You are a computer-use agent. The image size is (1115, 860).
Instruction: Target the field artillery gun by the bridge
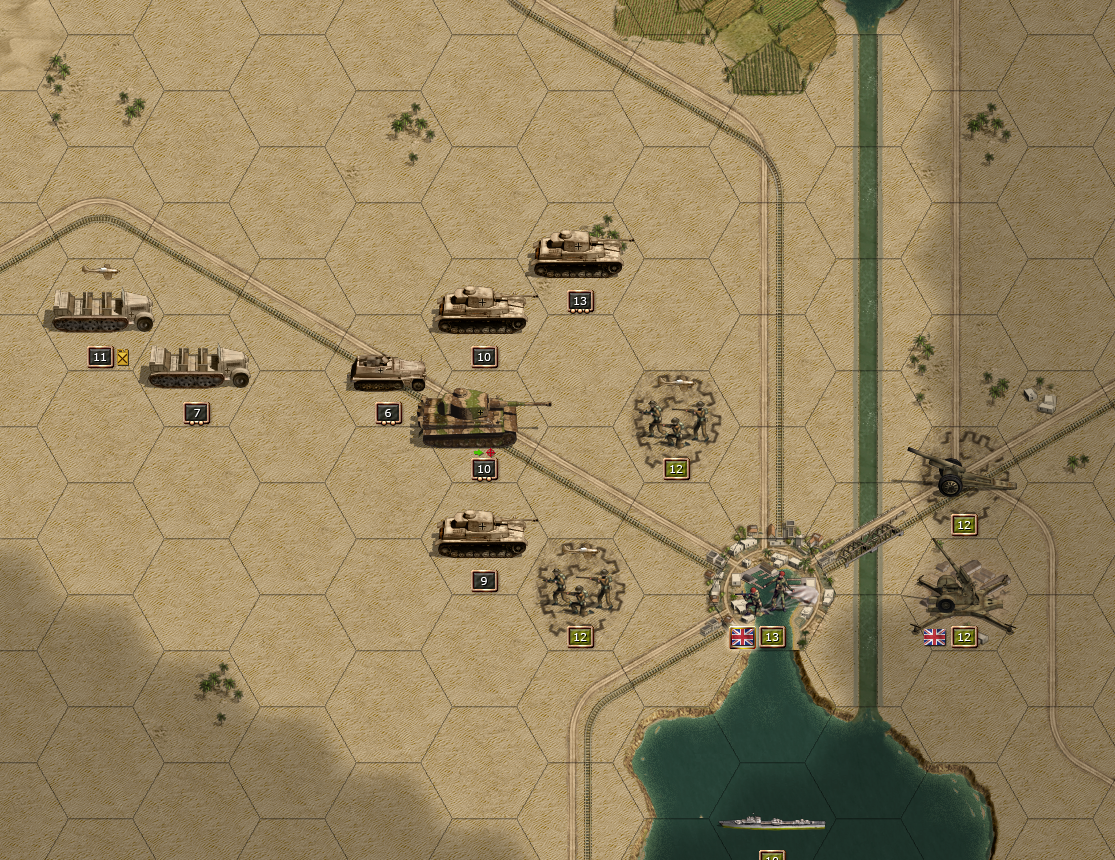(957, 474)
